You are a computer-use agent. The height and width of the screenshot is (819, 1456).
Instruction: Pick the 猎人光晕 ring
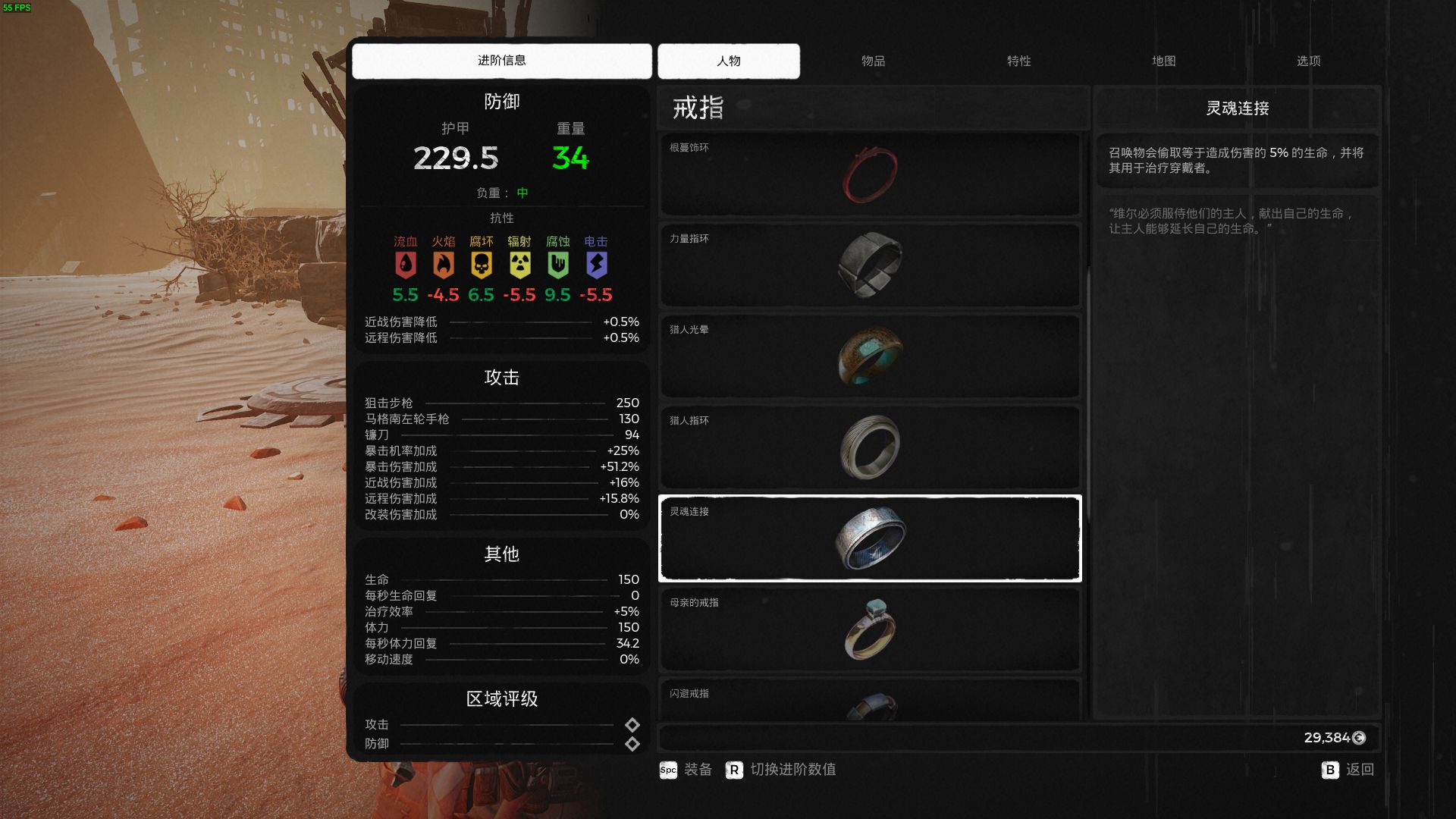pyautogui.click(x=870, y=356)
